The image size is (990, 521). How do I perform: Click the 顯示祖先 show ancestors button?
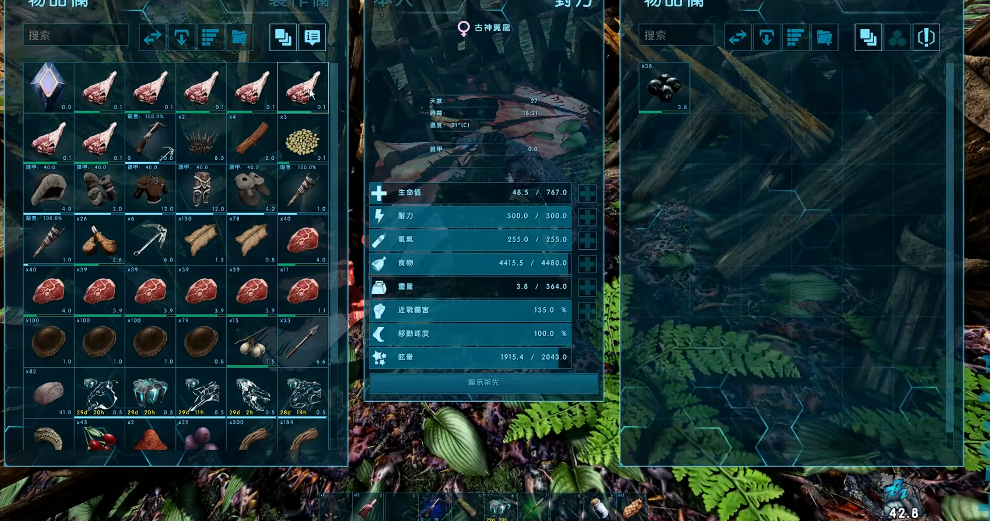(x=484, y=382)
